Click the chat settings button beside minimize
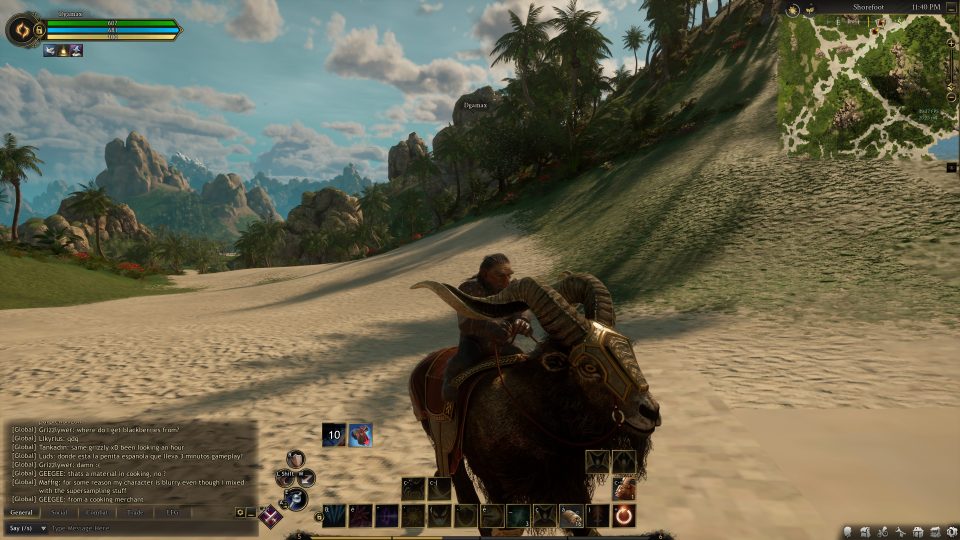960x540 pixels. click(240, 513)
